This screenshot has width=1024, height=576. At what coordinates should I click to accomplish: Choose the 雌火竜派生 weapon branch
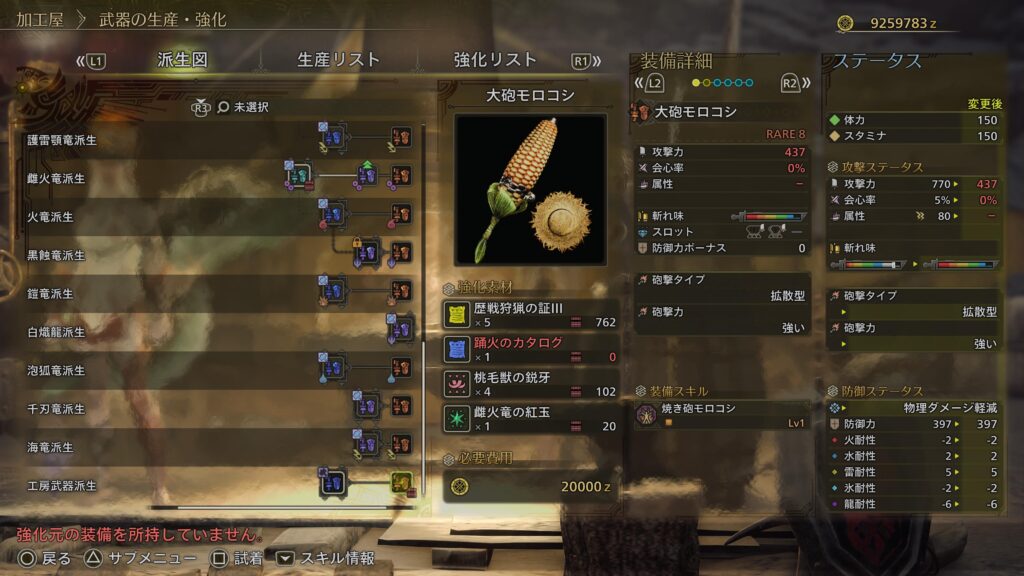[x=56, y=179]
